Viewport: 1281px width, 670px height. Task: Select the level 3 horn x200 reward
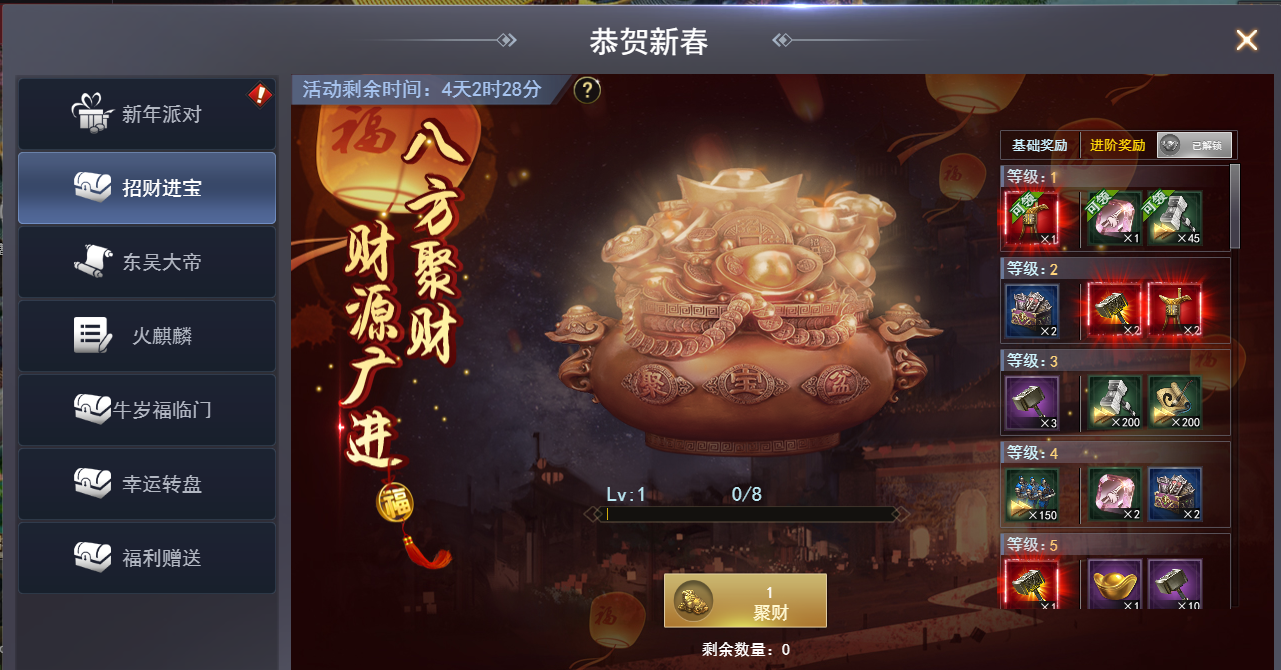tap(1175, 403)
